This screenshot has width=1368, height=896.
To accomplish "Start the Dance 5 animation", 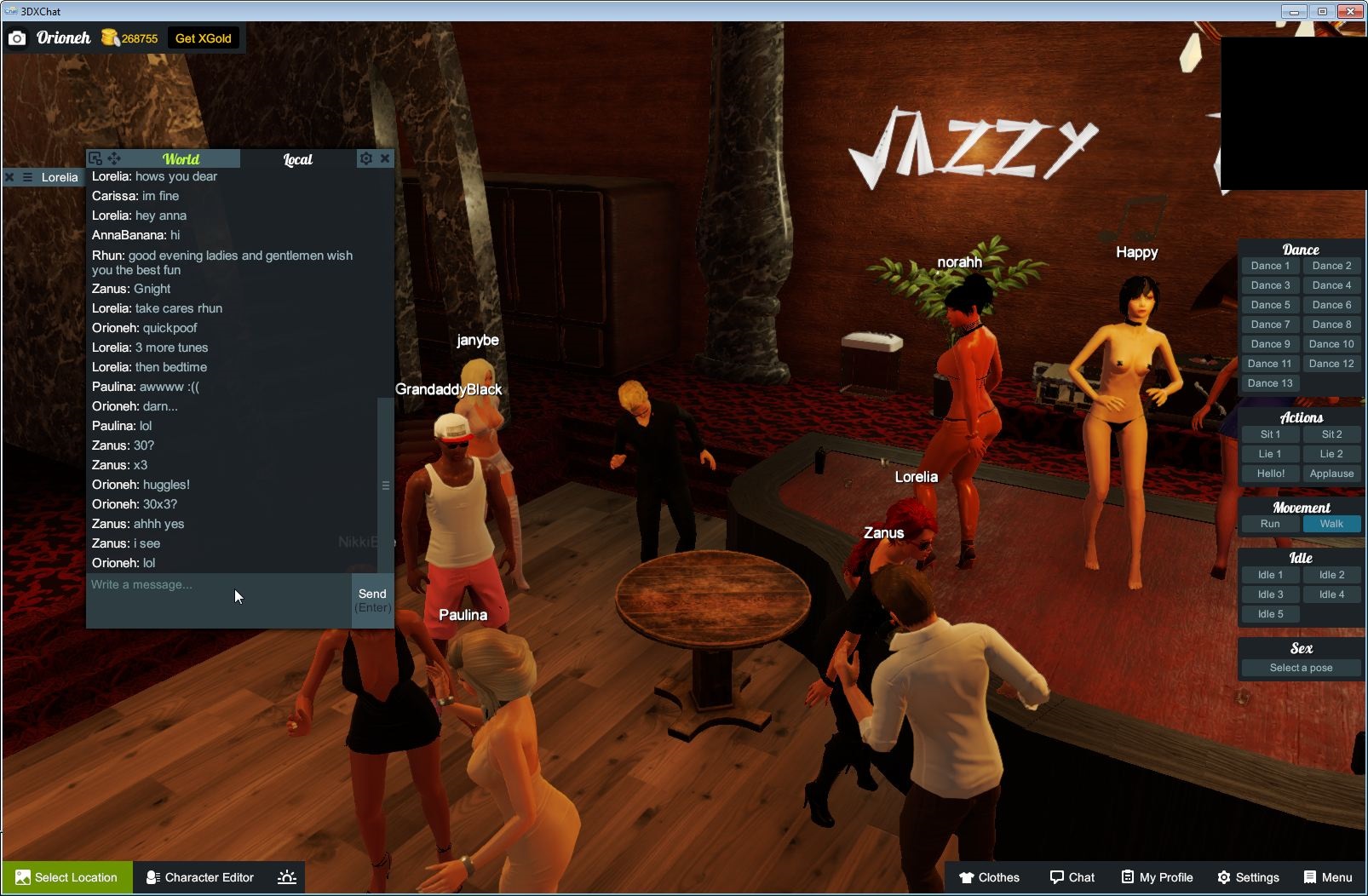I will point(1270,304).
